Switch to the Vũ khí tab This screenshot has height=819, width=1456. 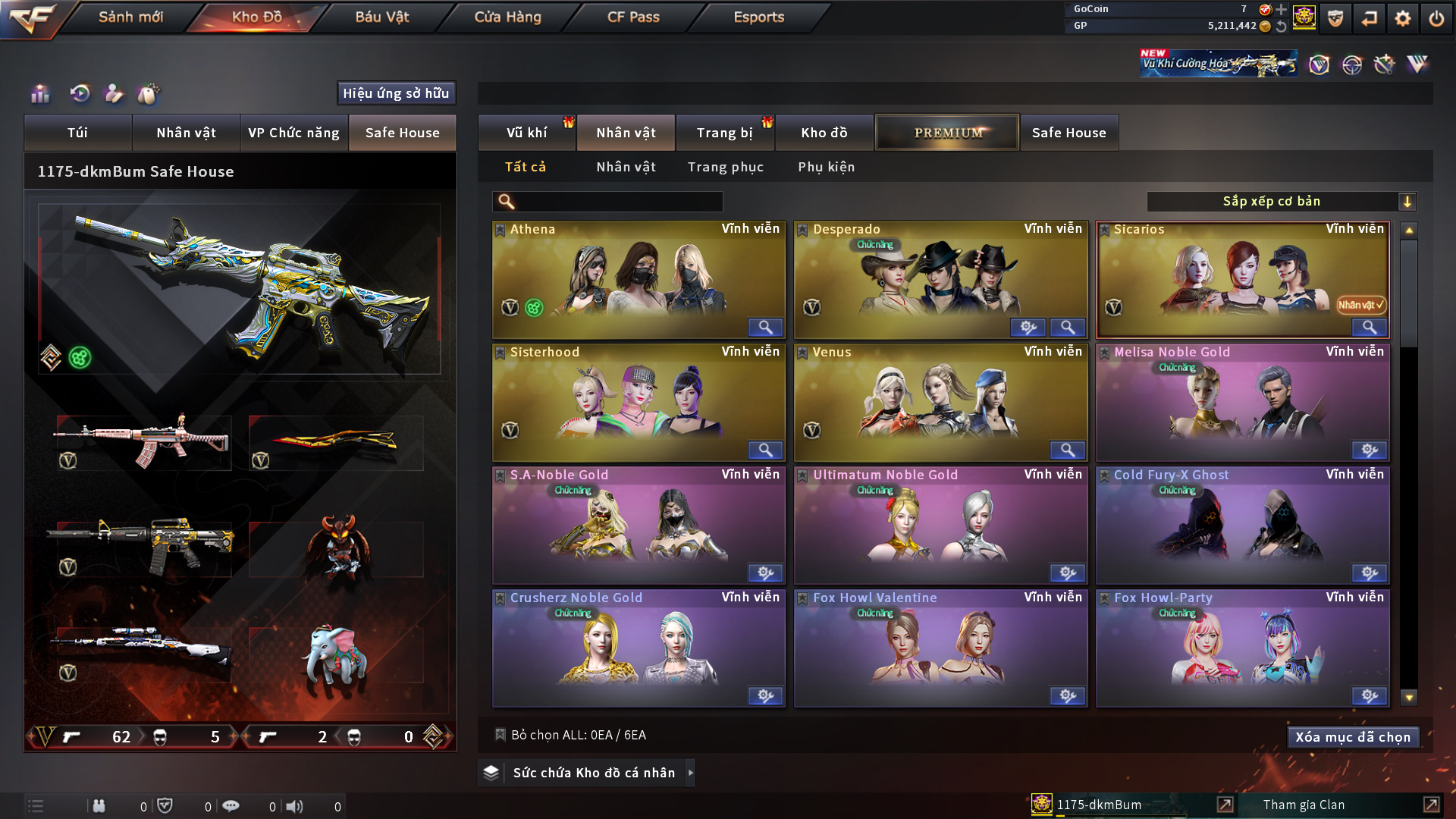click(x=526, y=133)
